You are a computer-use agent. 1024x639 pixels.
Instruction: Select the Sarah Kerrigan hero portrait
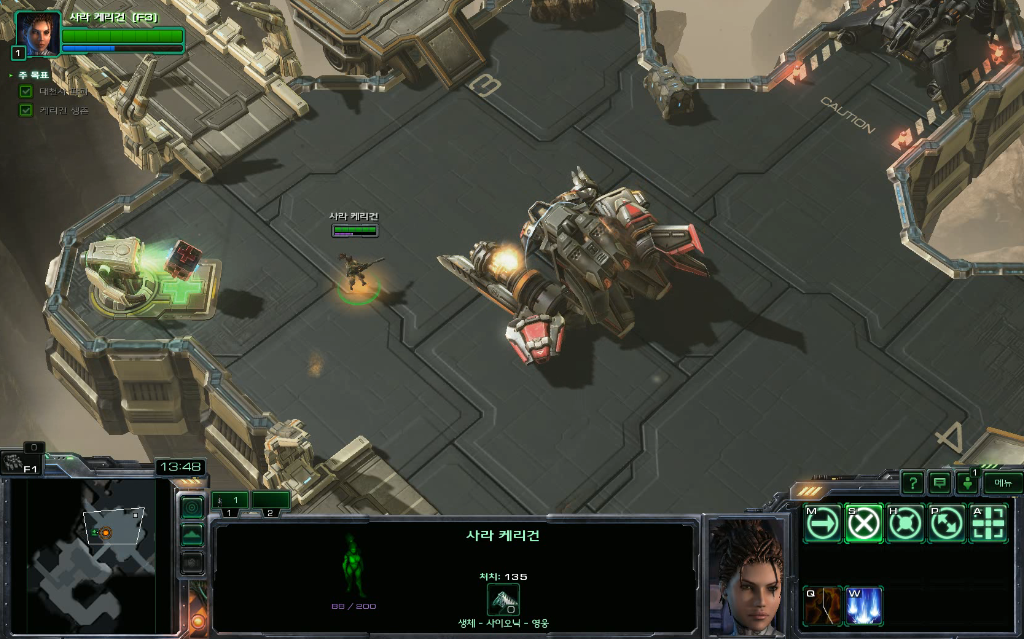coord(38,33)
